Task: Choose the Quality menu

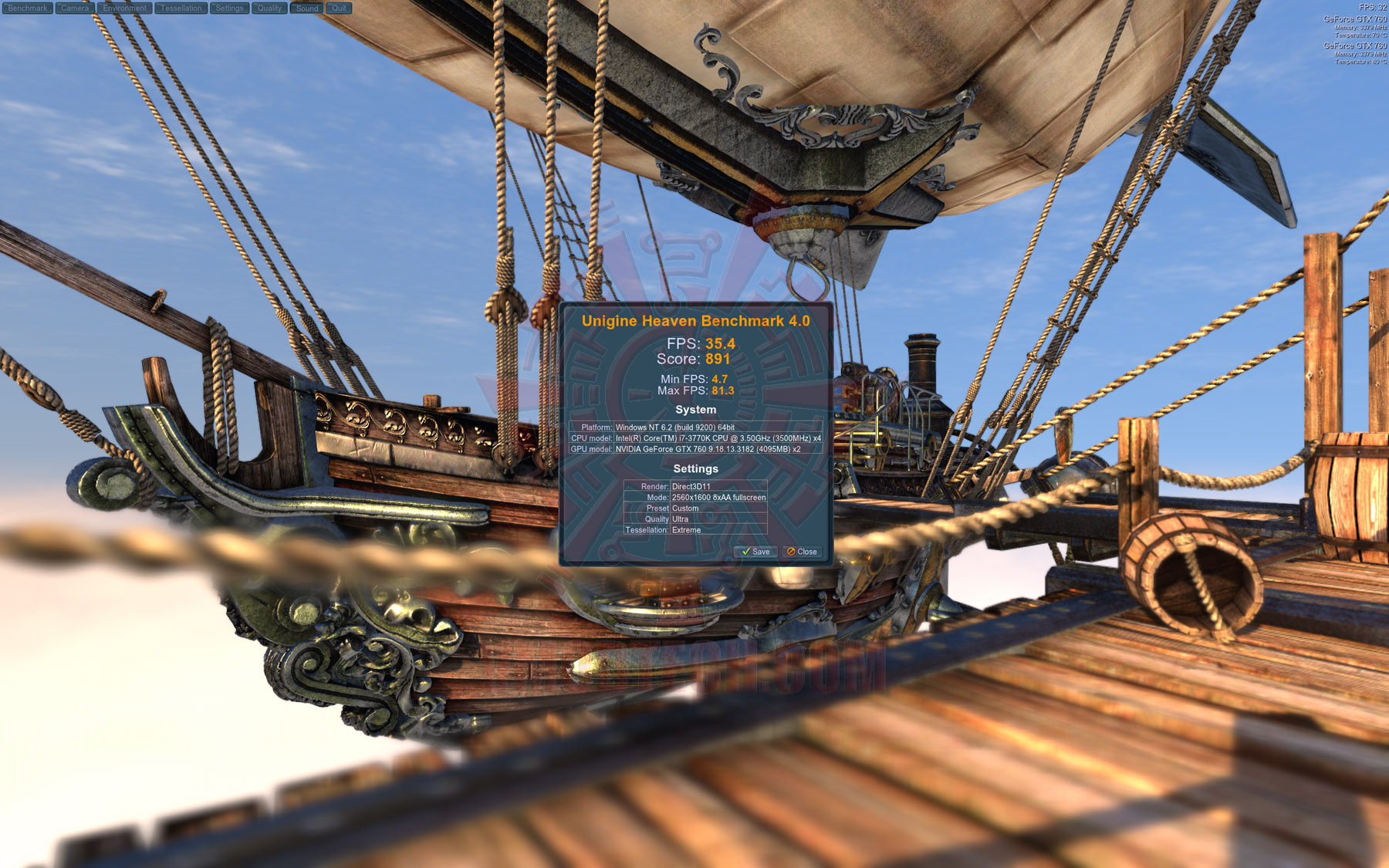Action: (x=269, y=8)
